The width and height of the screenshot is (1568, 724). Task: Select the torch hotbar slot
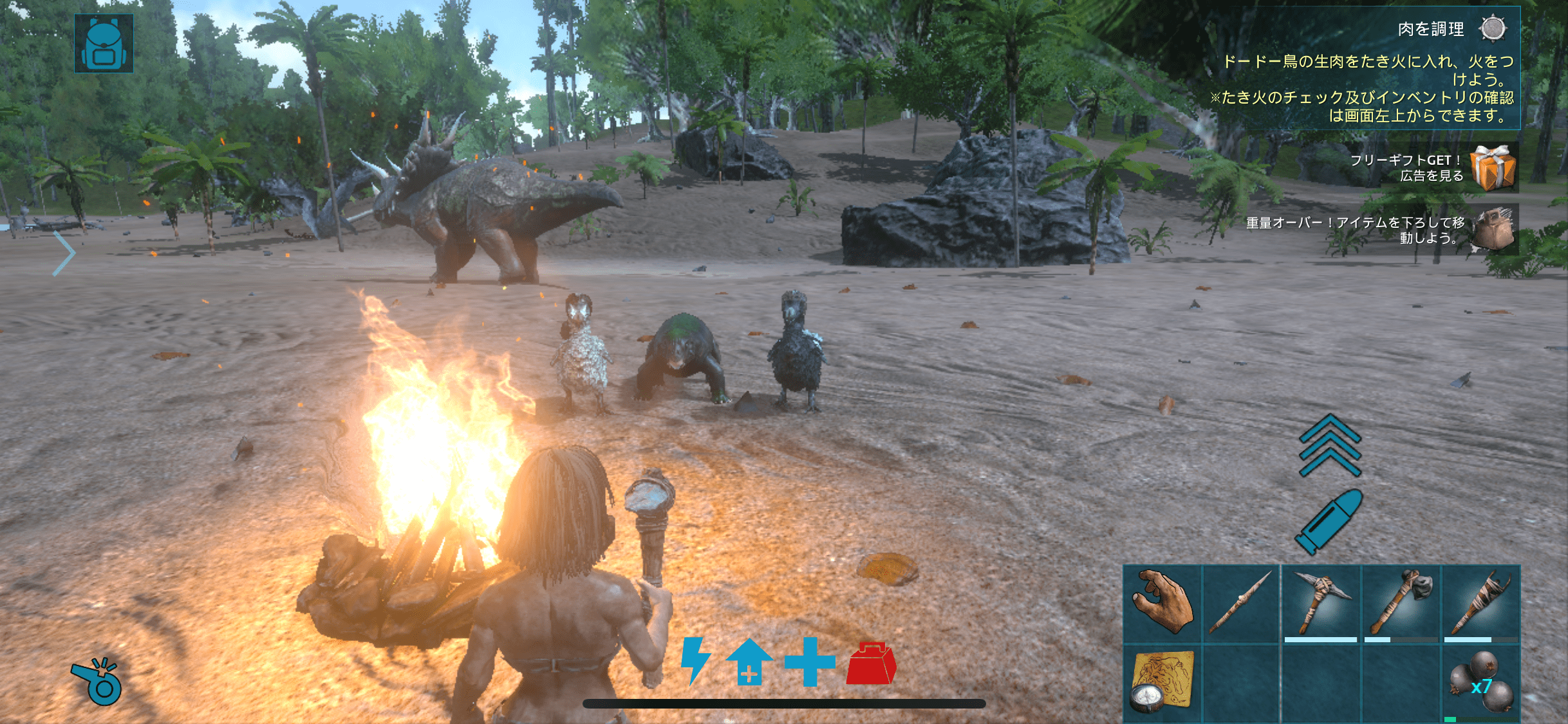coord(1480,604)
